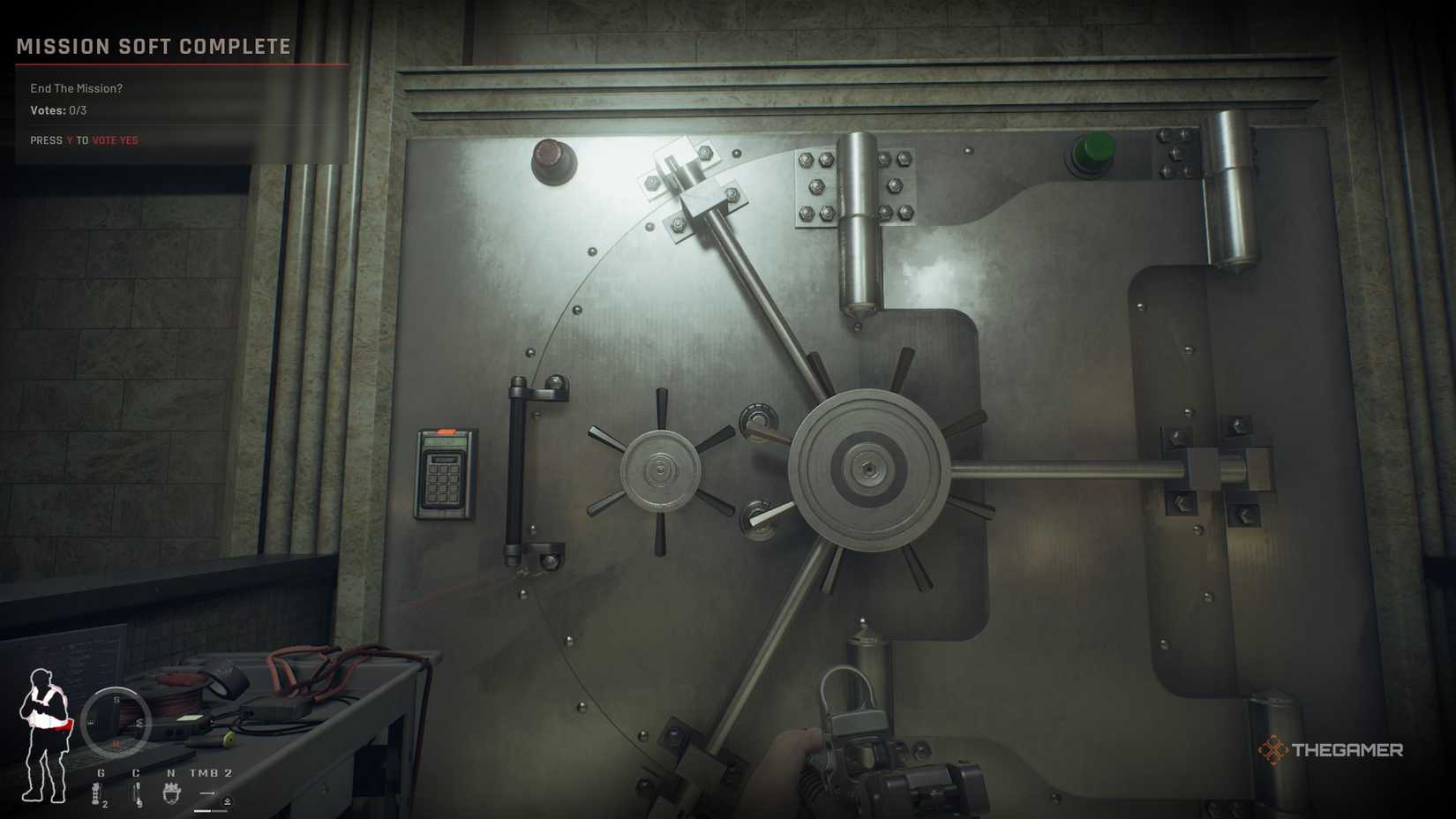
Task: Click the throwable tool icon under C
Action: pyautogui.click(x=139, y=793)
